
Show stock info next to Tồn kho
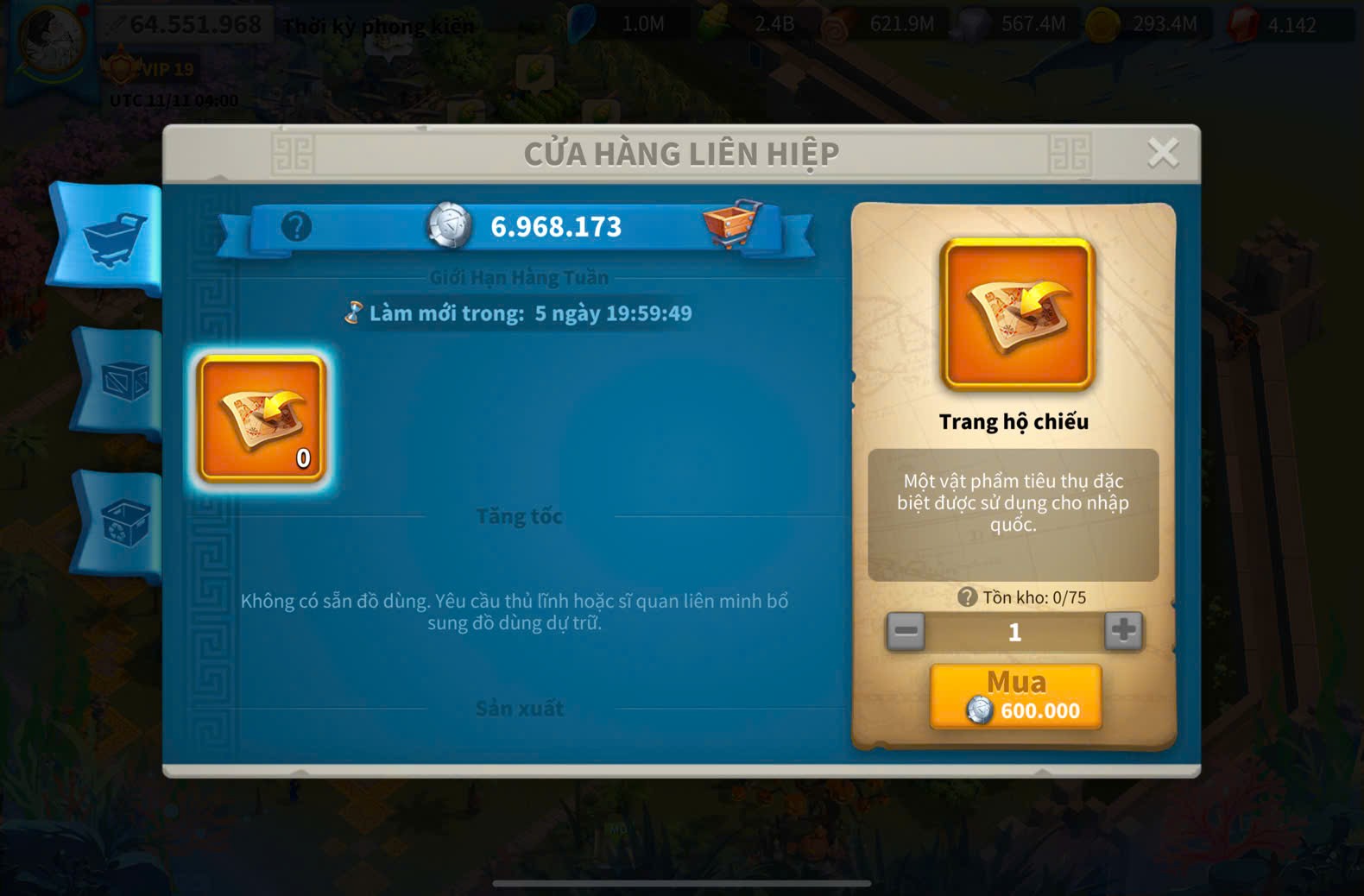pos(967,596)
